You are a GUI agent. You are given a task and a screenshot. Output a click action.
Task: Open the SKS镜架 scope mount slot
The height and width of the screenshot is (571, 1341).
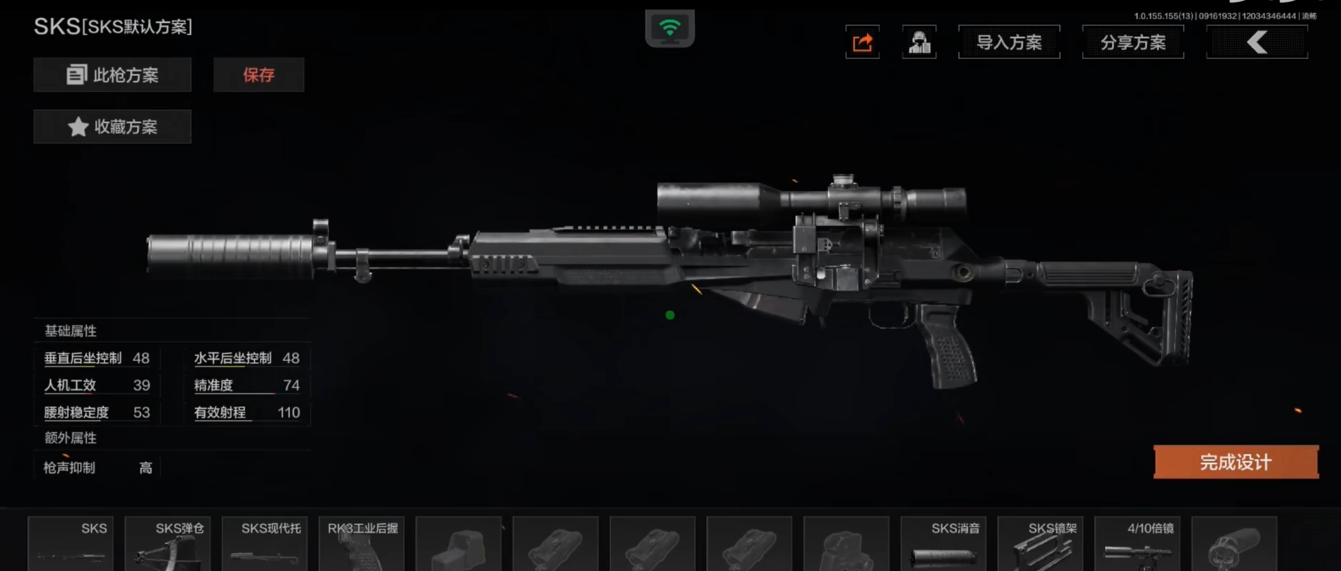pos(1040,544)
